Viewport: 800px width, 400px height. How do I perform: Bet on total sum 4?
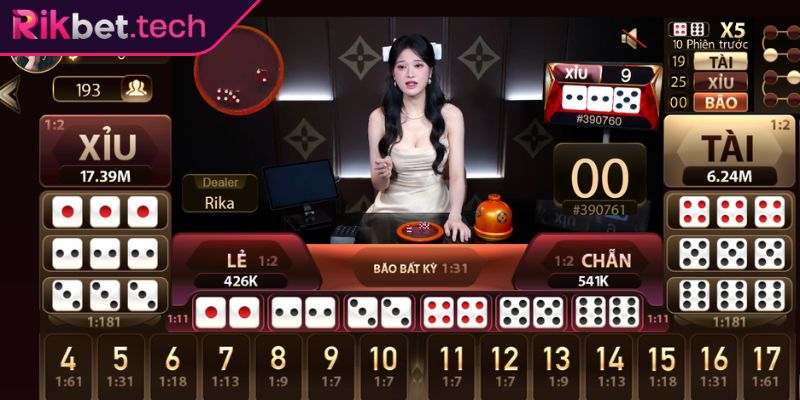68,366
